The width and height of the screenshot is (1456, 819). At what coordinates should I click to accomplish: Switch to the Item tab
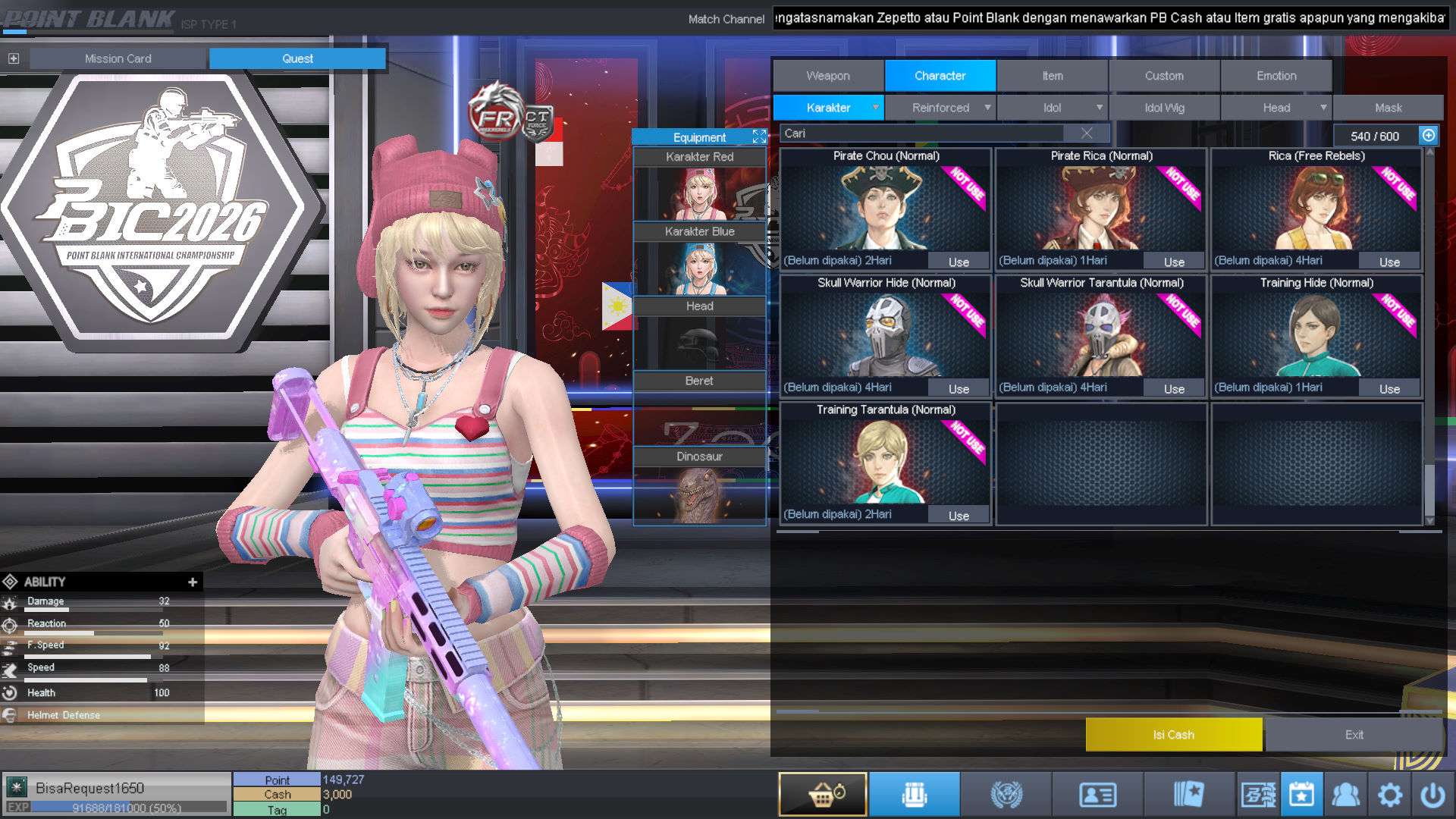1052,75
